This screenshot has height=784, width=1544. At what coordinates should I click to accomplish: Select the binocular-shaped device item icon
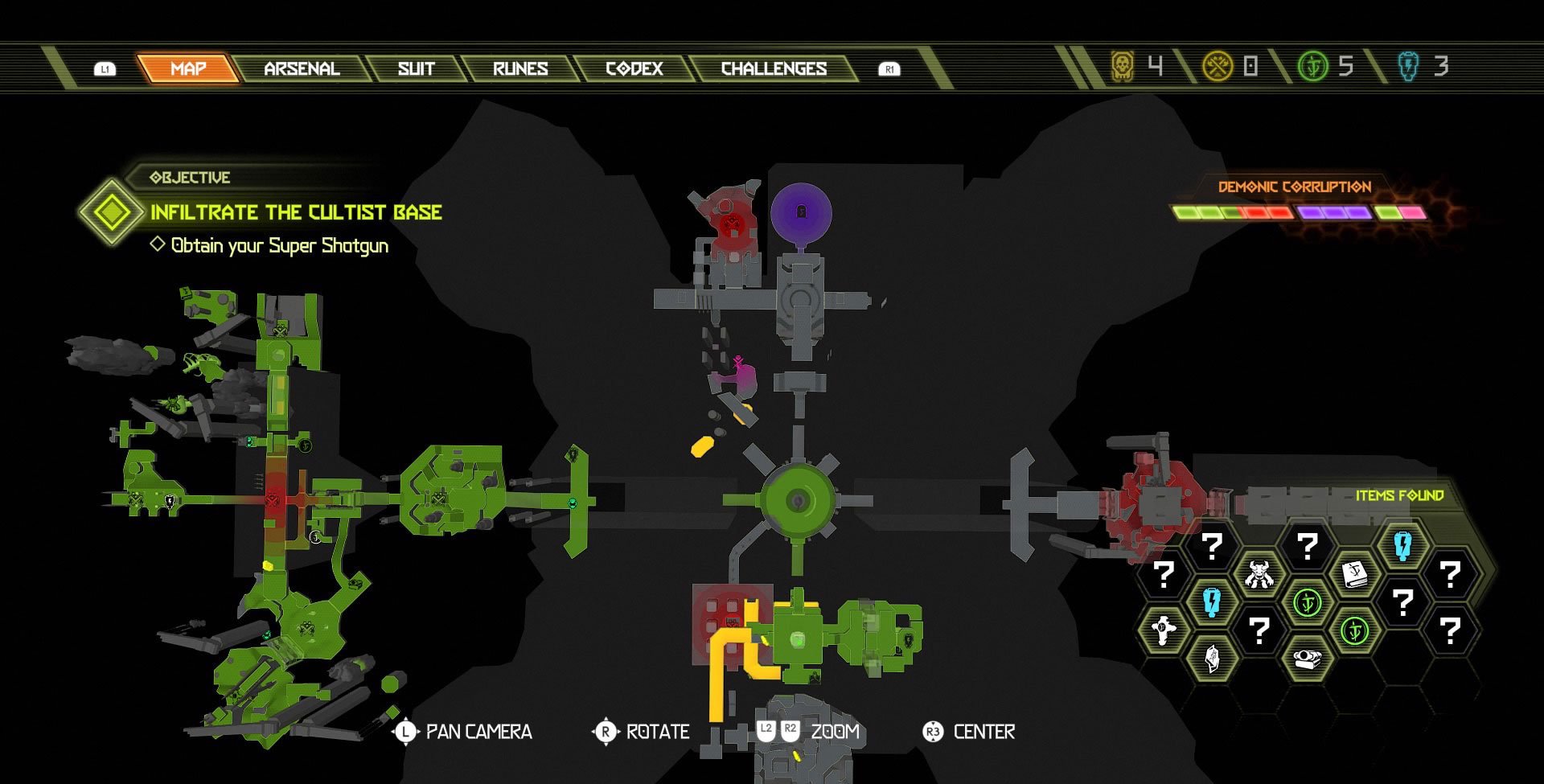(1307, 658)
